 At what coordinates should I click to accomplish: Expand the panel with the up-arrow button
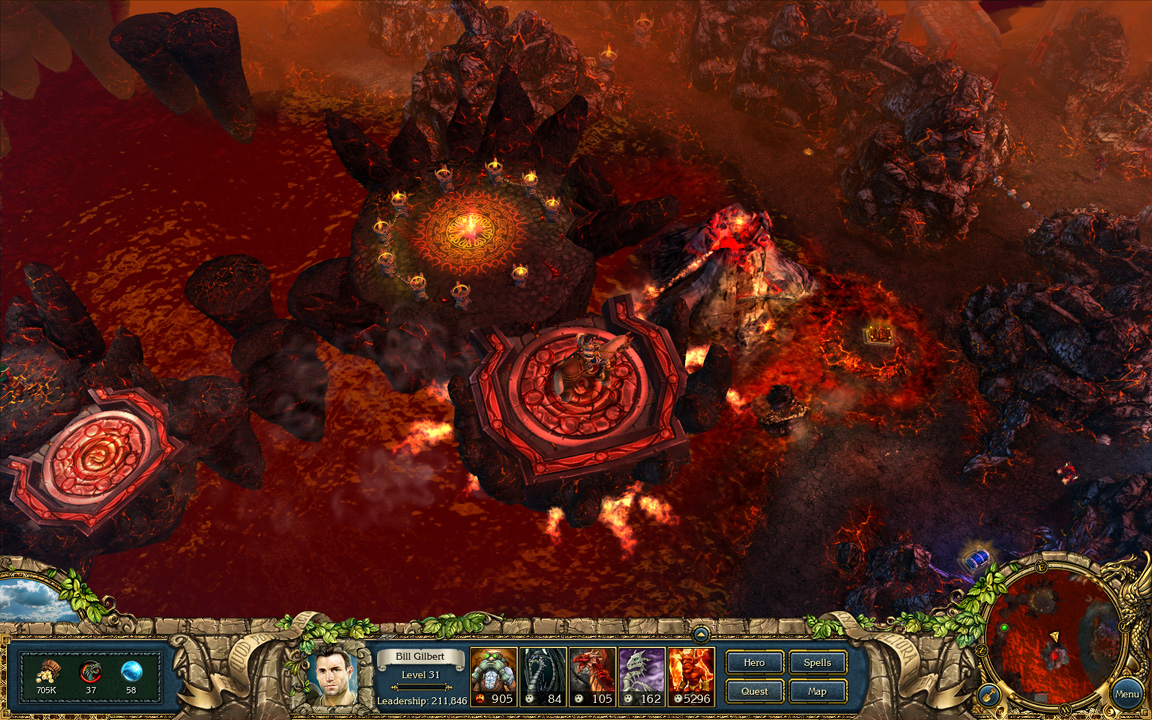pos(701,633)
